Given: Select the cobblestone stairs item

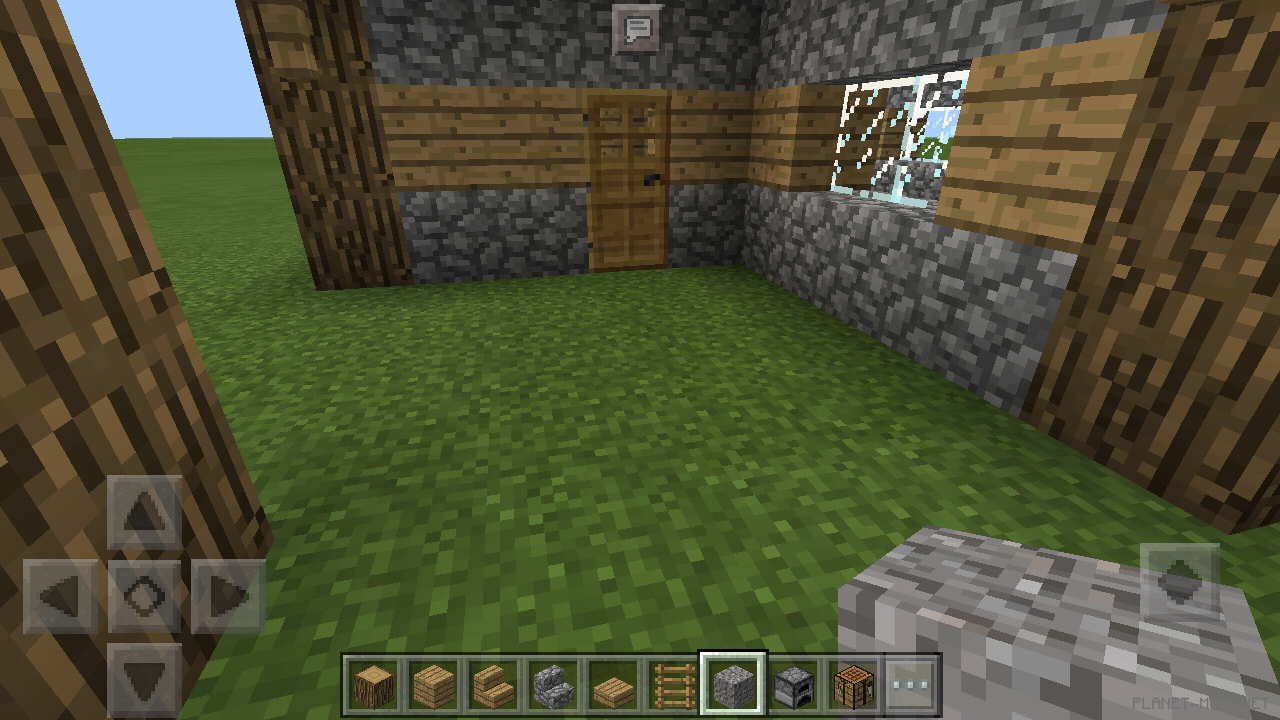Looking at the screenshot, I should (x=553, y=686).
